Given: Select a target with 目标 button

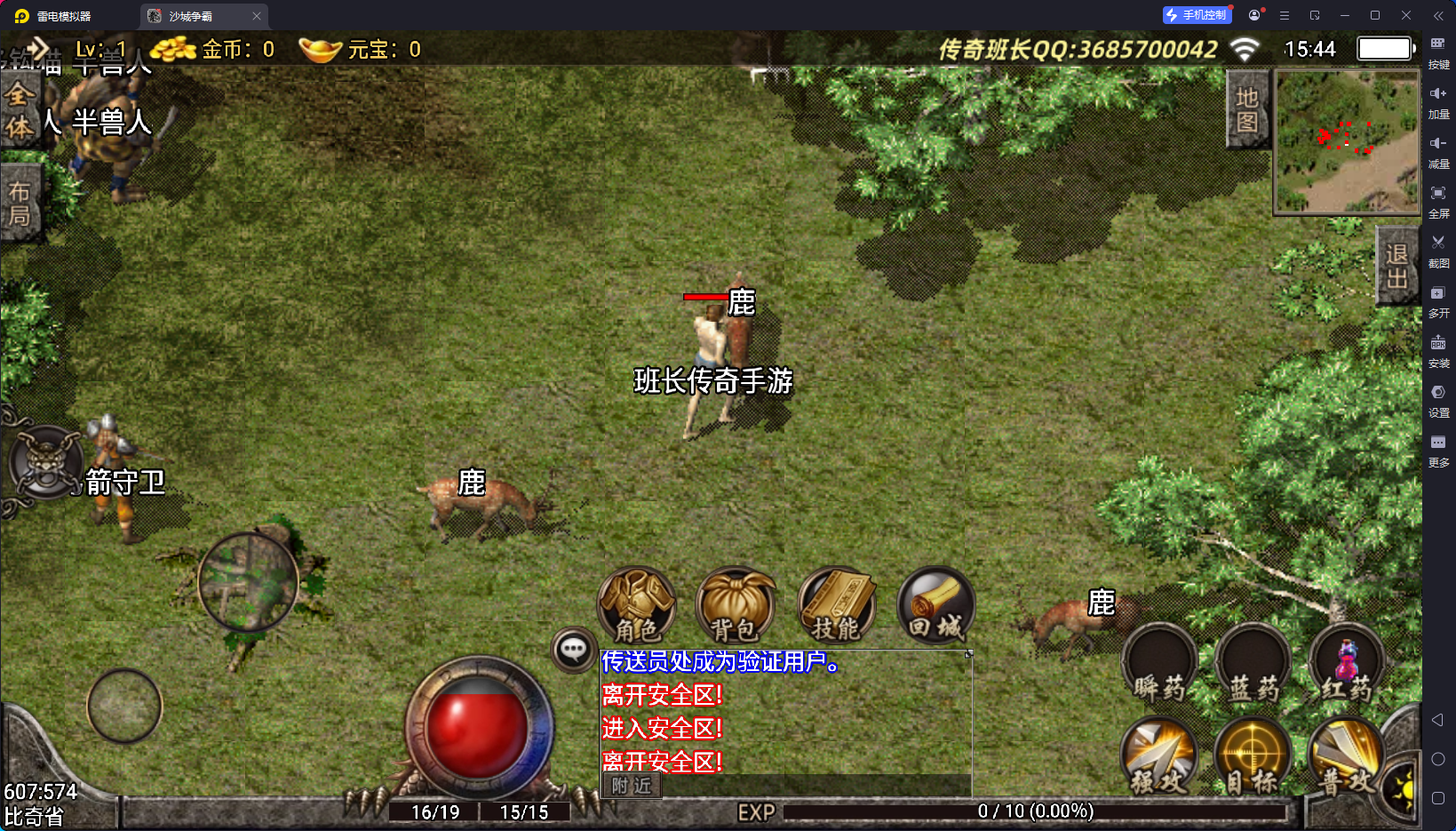Looking at the screenshot, I should [1253, 756].
